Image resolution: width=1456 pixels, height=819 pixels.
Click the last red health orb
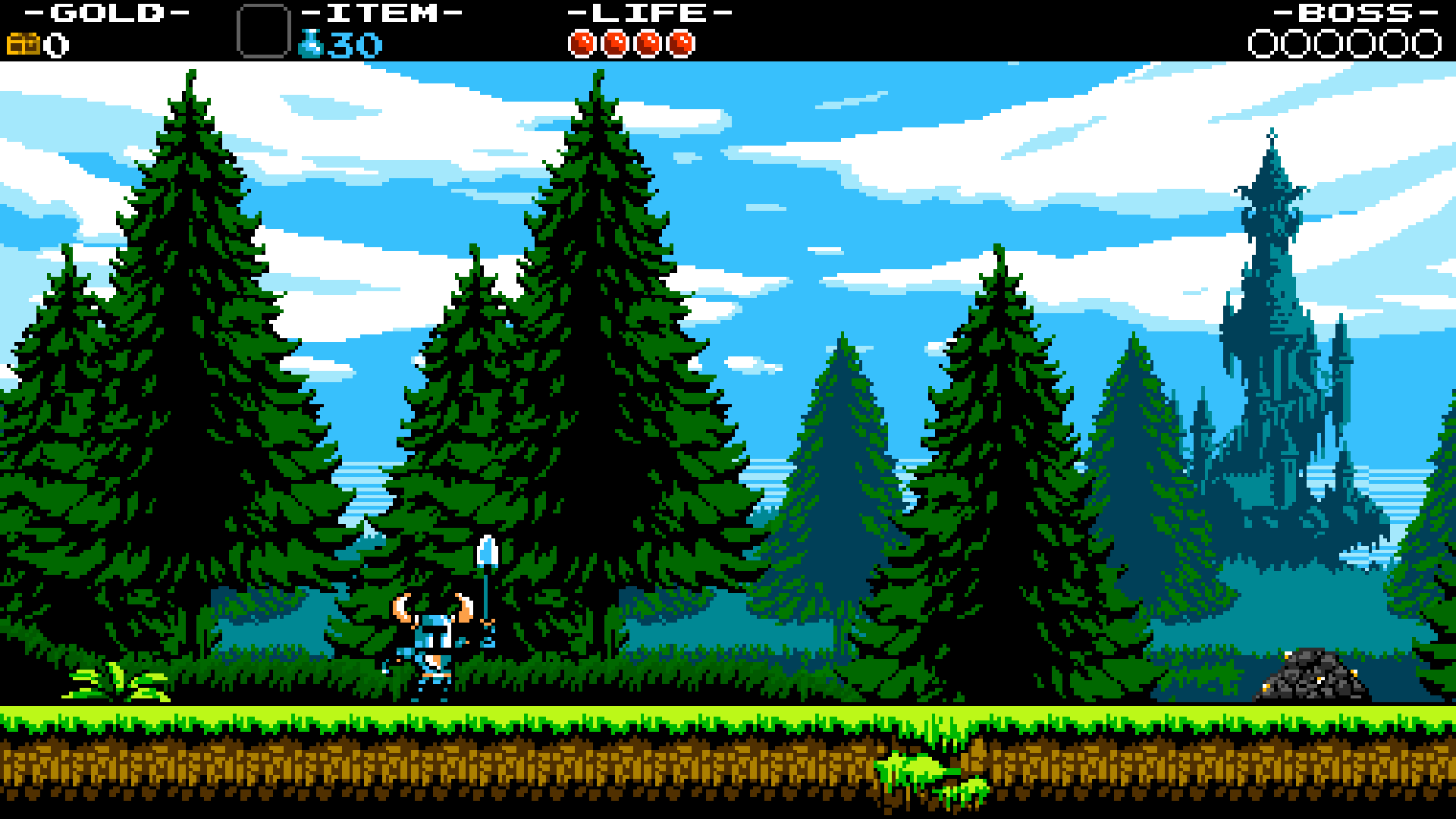(x=681, y=43)
